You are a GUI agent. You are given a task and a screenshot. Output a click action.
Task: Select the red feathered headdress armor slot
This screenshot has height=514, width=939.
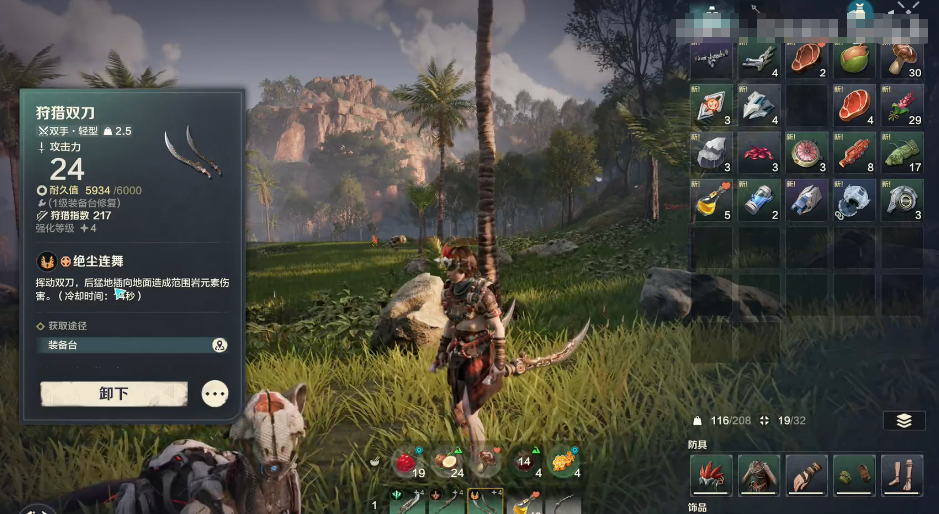(711, 475)
